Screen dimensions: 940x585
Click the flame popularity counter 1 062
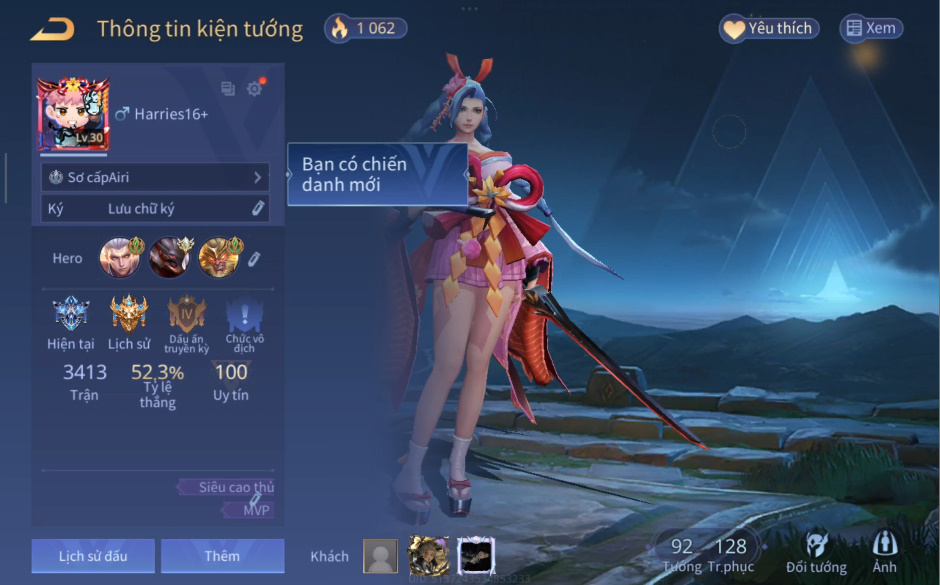pos(364,28)
